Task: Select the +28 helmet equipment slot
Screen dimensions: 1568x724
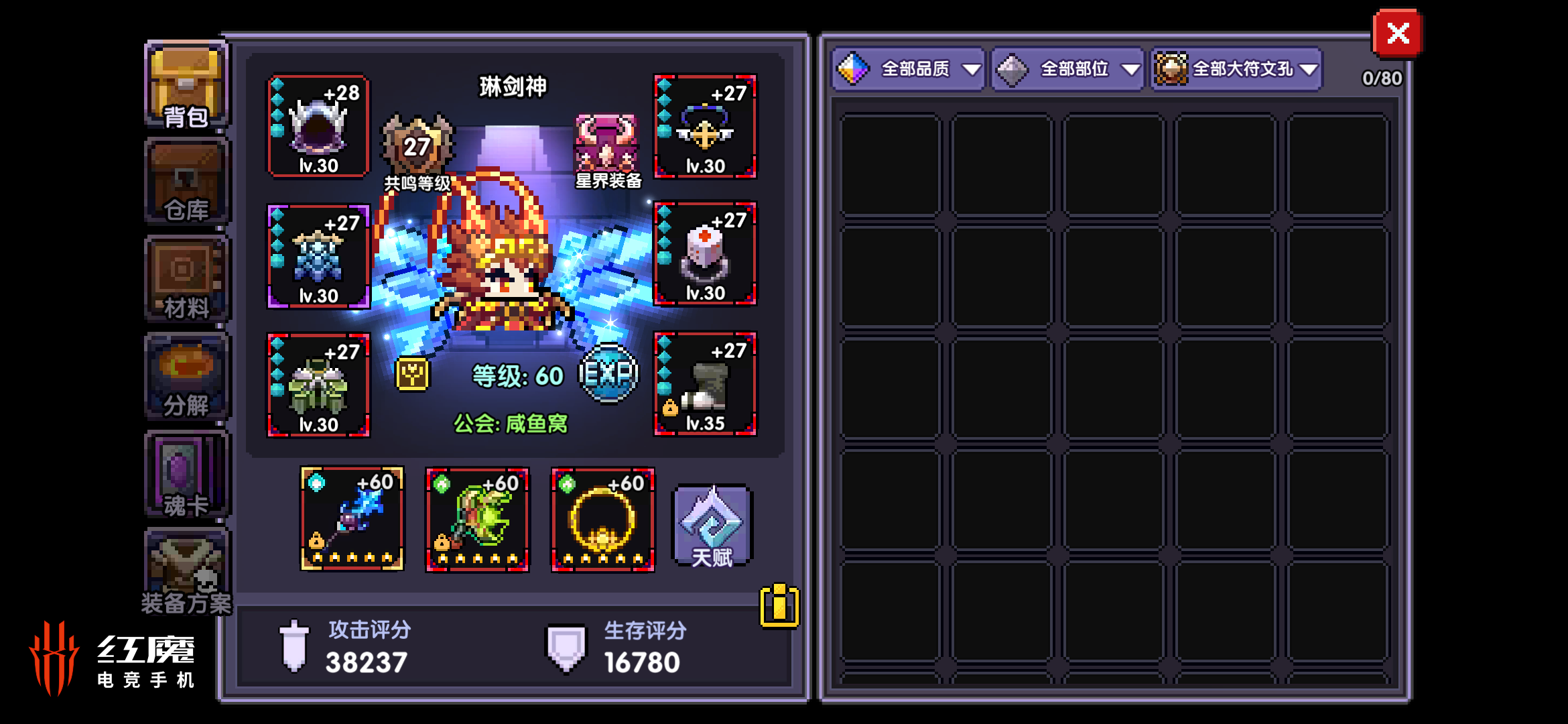Action: click(x=318, y=127)
